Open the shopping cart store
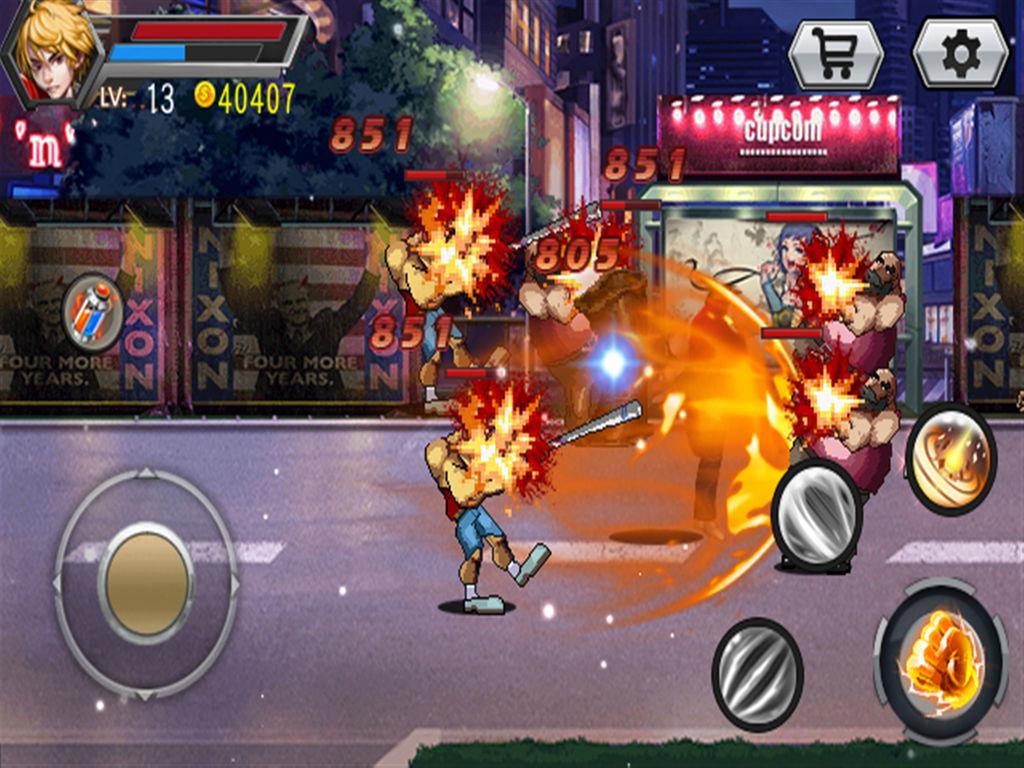Image resolution: width=1024 pixels, height=768 pixels. point(835,54)
